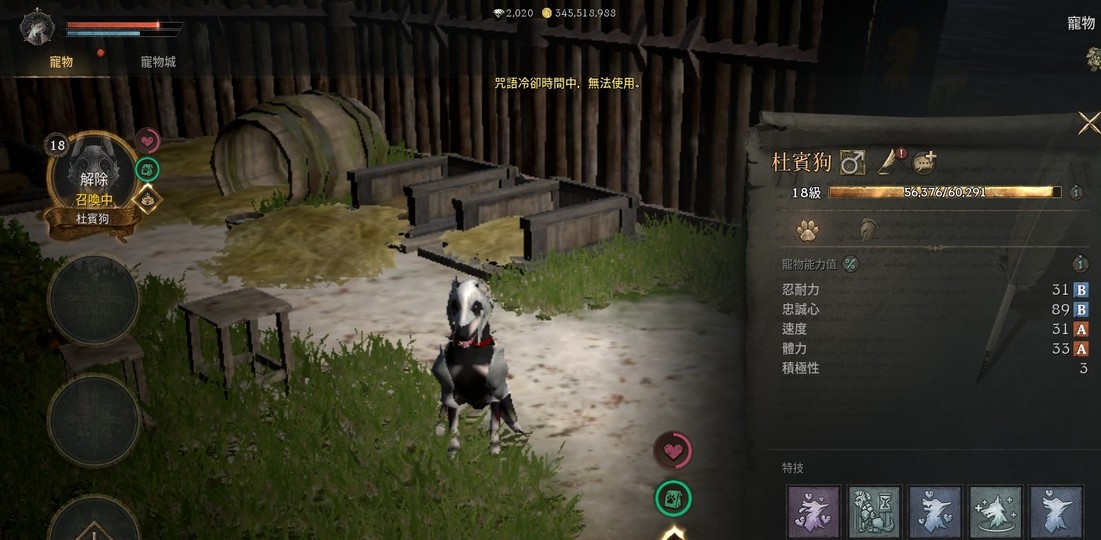Switch to the 寵物城 tab
Screen dimensions: 1101x540
[x=158, y=62]
